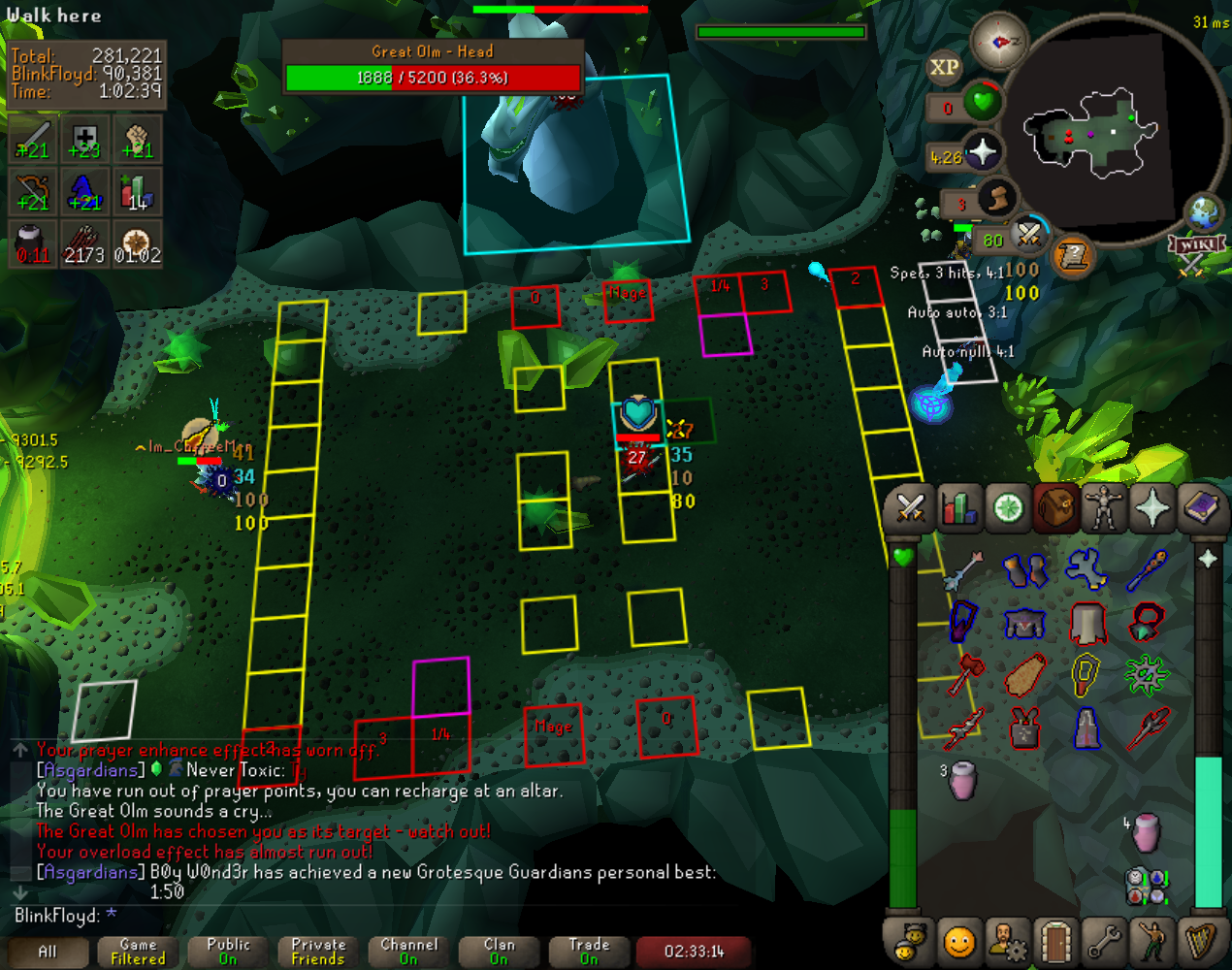Image resolution: width=1232 pixels, height=970 pixels.
Task: Show the Prayer tab
Action: 1152,508
